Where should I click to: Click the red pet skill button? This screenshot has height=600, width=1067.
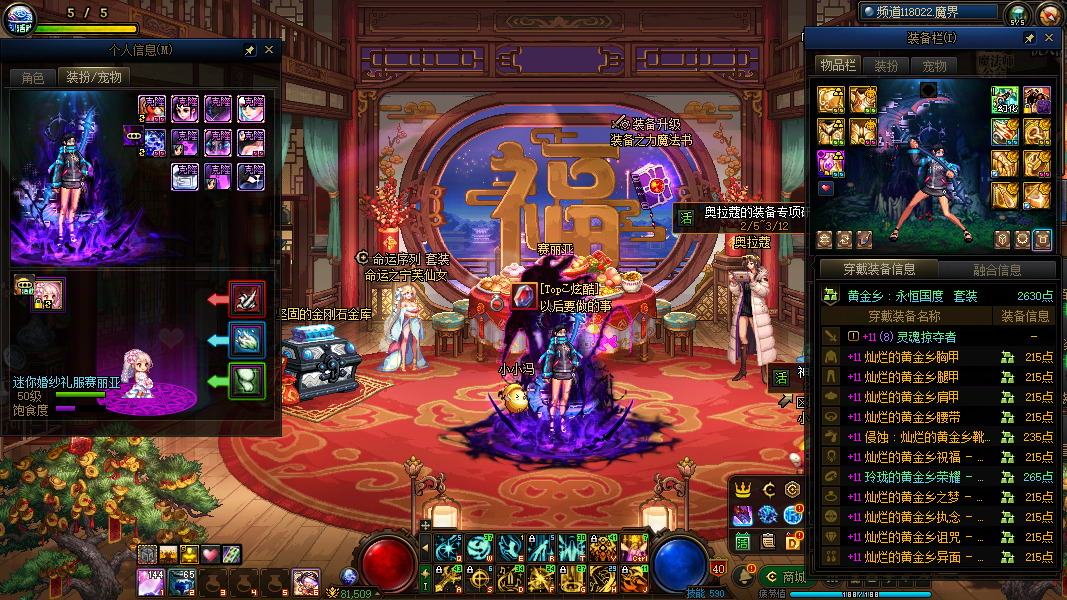pos(247,298)
